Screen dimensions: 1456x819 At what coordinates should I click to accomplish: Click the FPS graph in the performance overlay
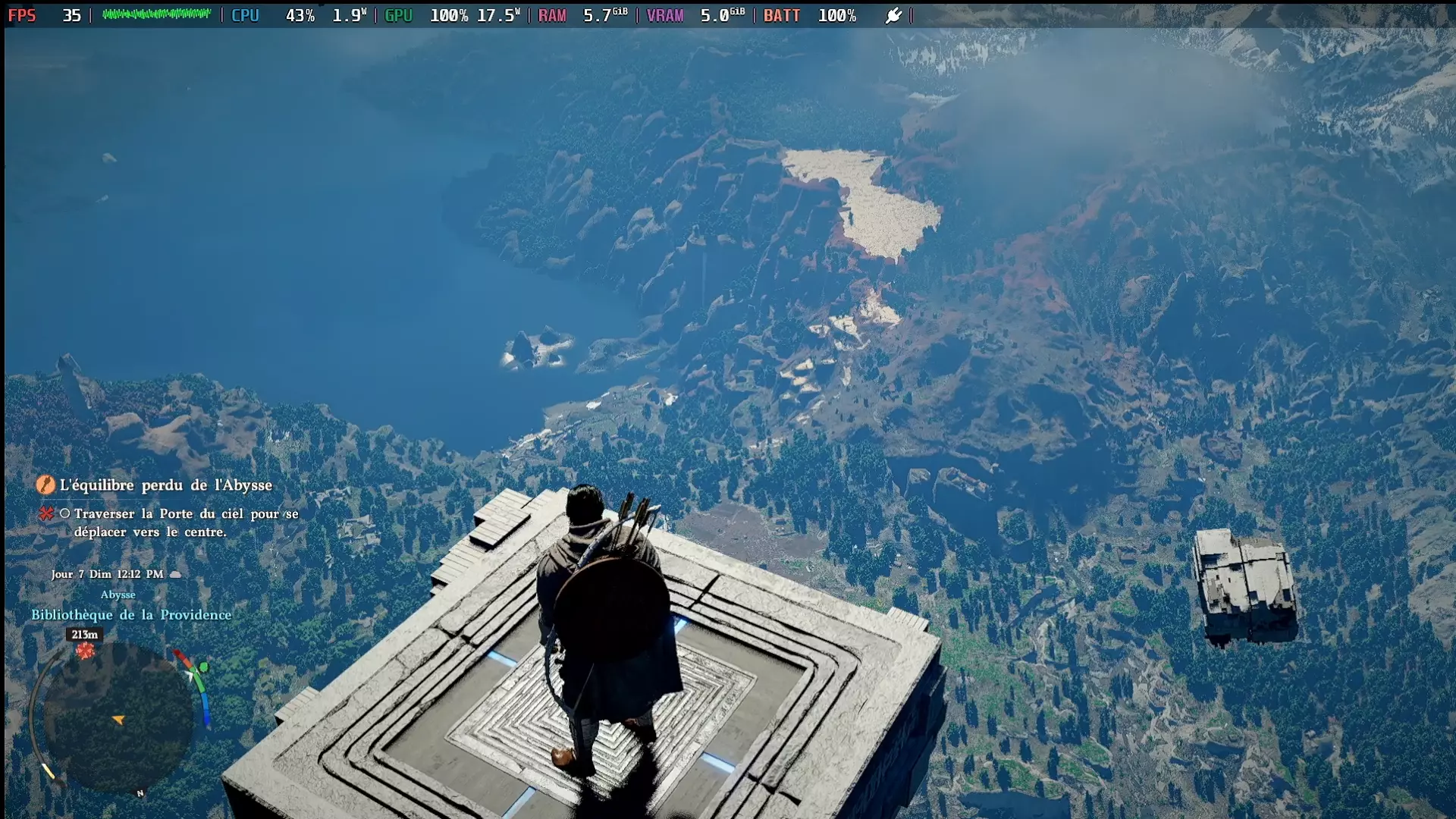pos(156,14)
